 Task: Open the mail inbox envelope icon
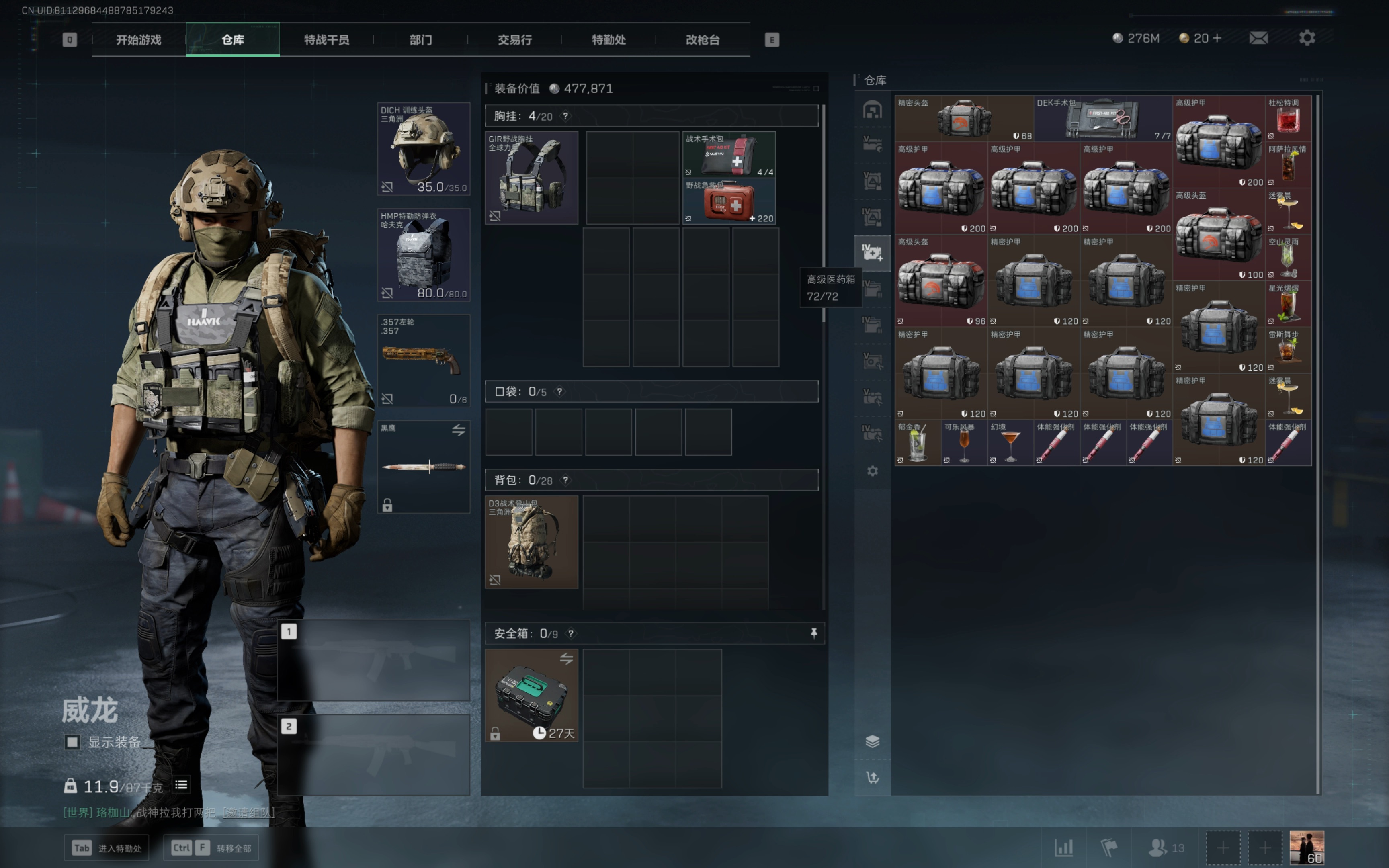[x=1258, y=38]
